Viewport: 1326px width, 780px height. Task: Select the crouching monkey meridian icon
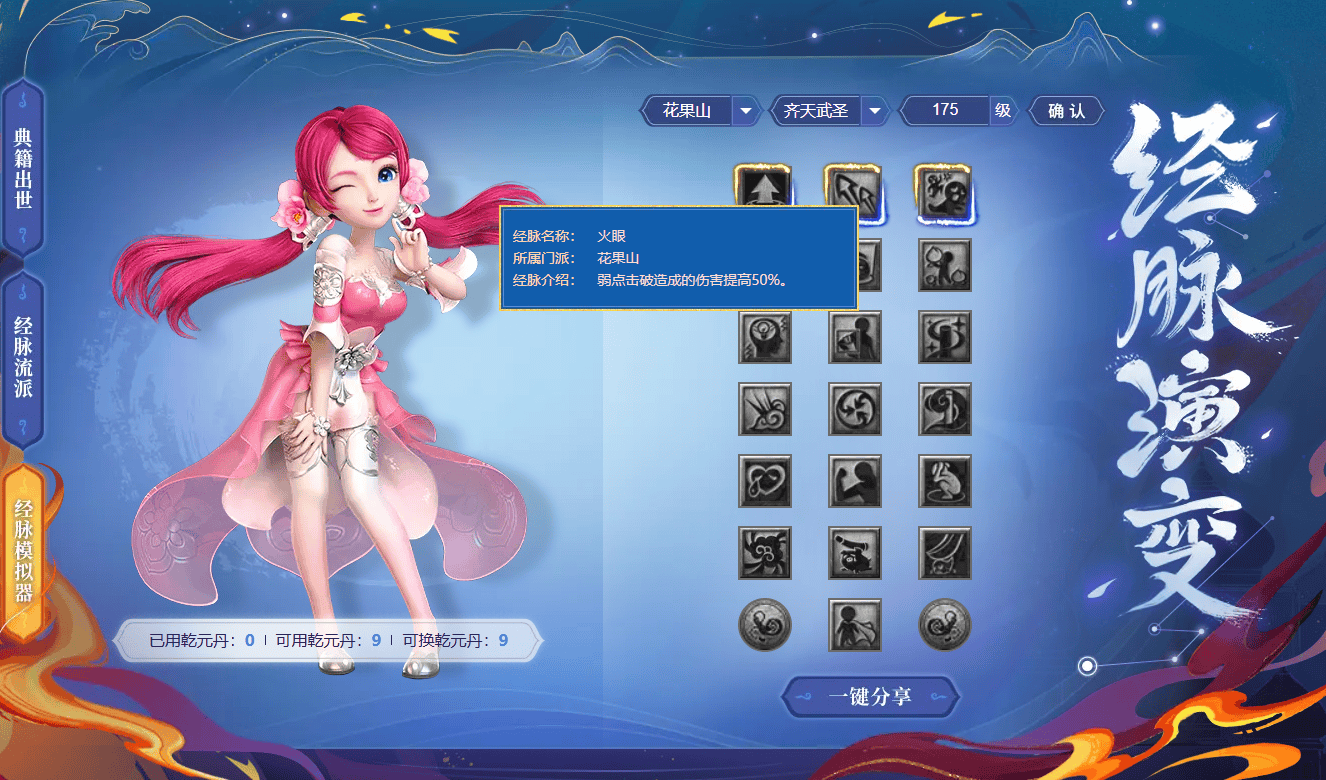click(944, 481)
